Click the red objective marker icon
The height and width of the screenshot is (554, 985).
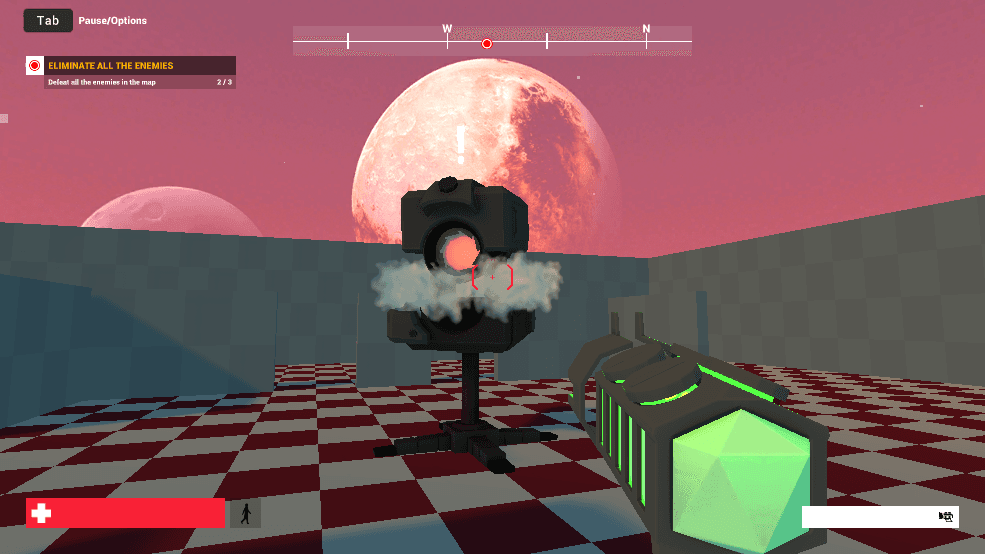35,66
